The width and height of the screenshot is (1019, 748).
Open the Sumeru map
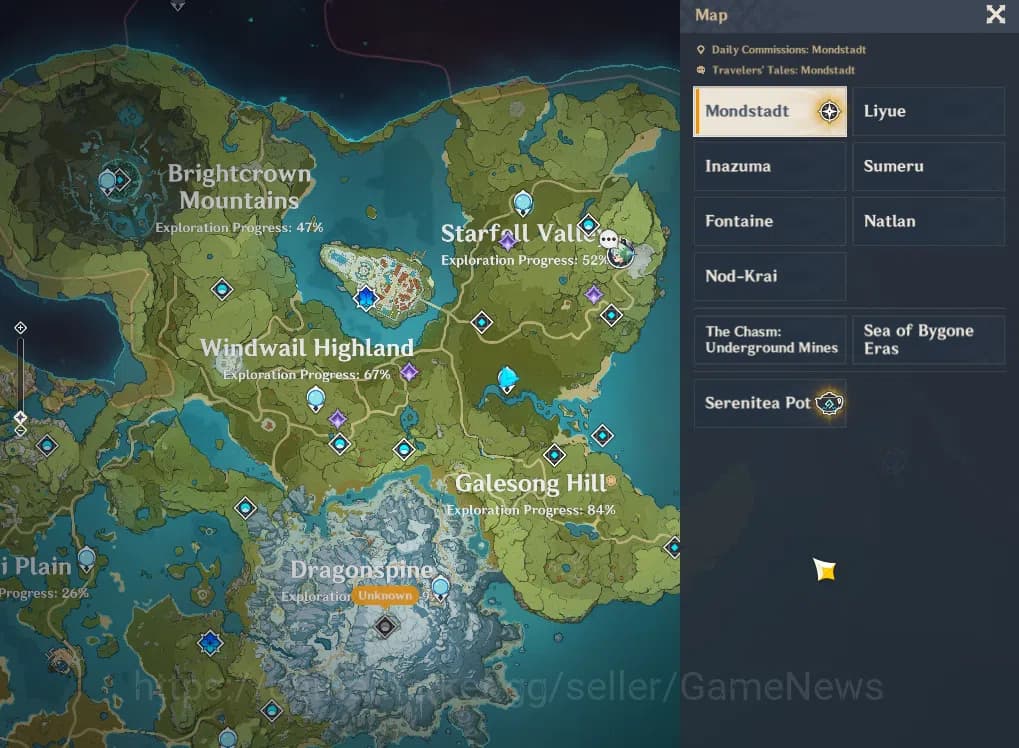pos(928,166)
